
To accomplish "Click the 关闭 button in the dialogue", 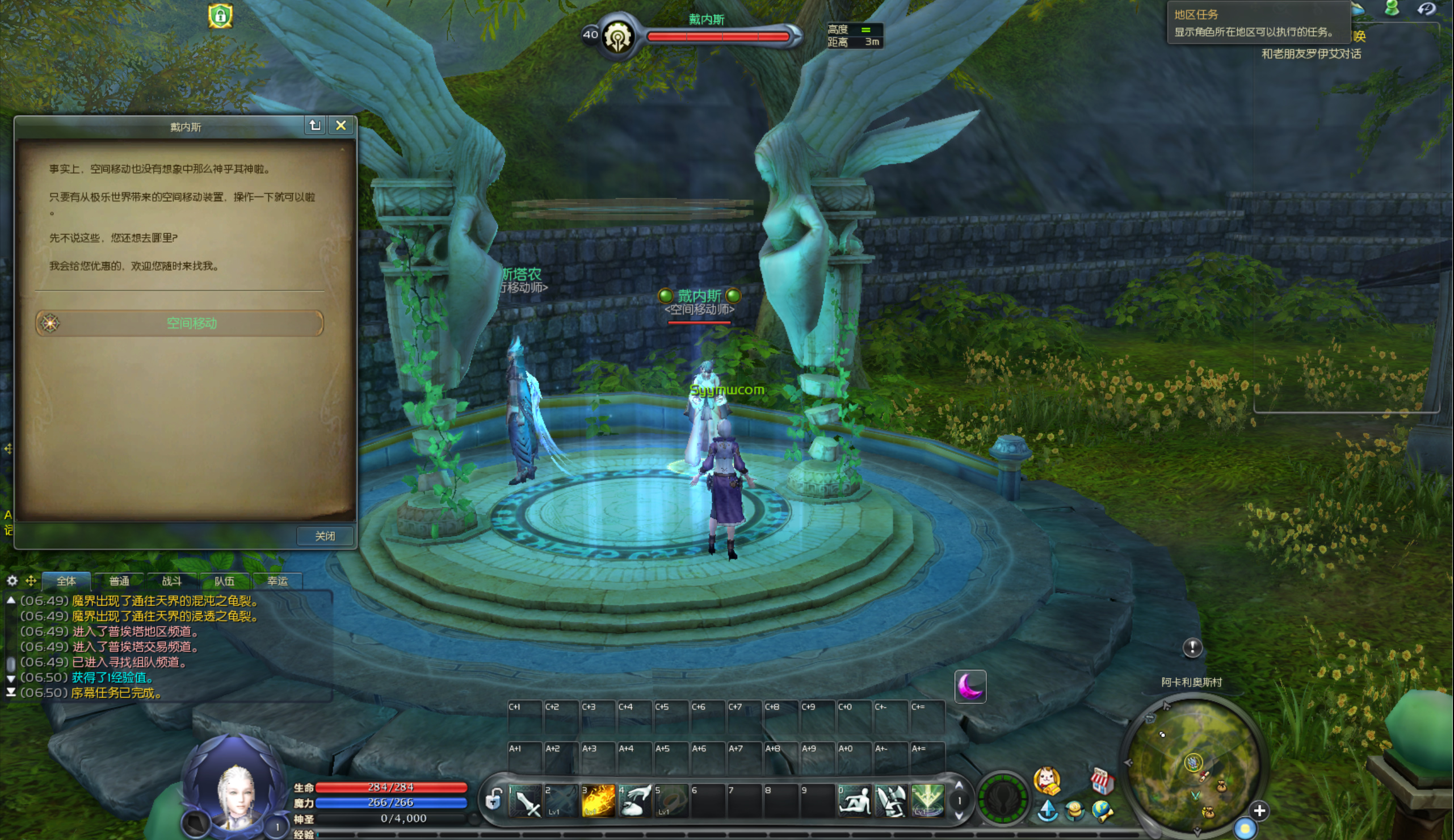I will tap(325, 536).
